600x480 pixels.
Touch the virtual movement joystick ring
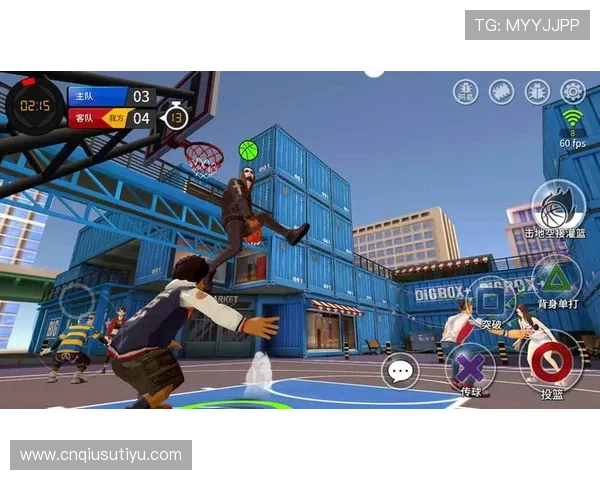[77, 301]
